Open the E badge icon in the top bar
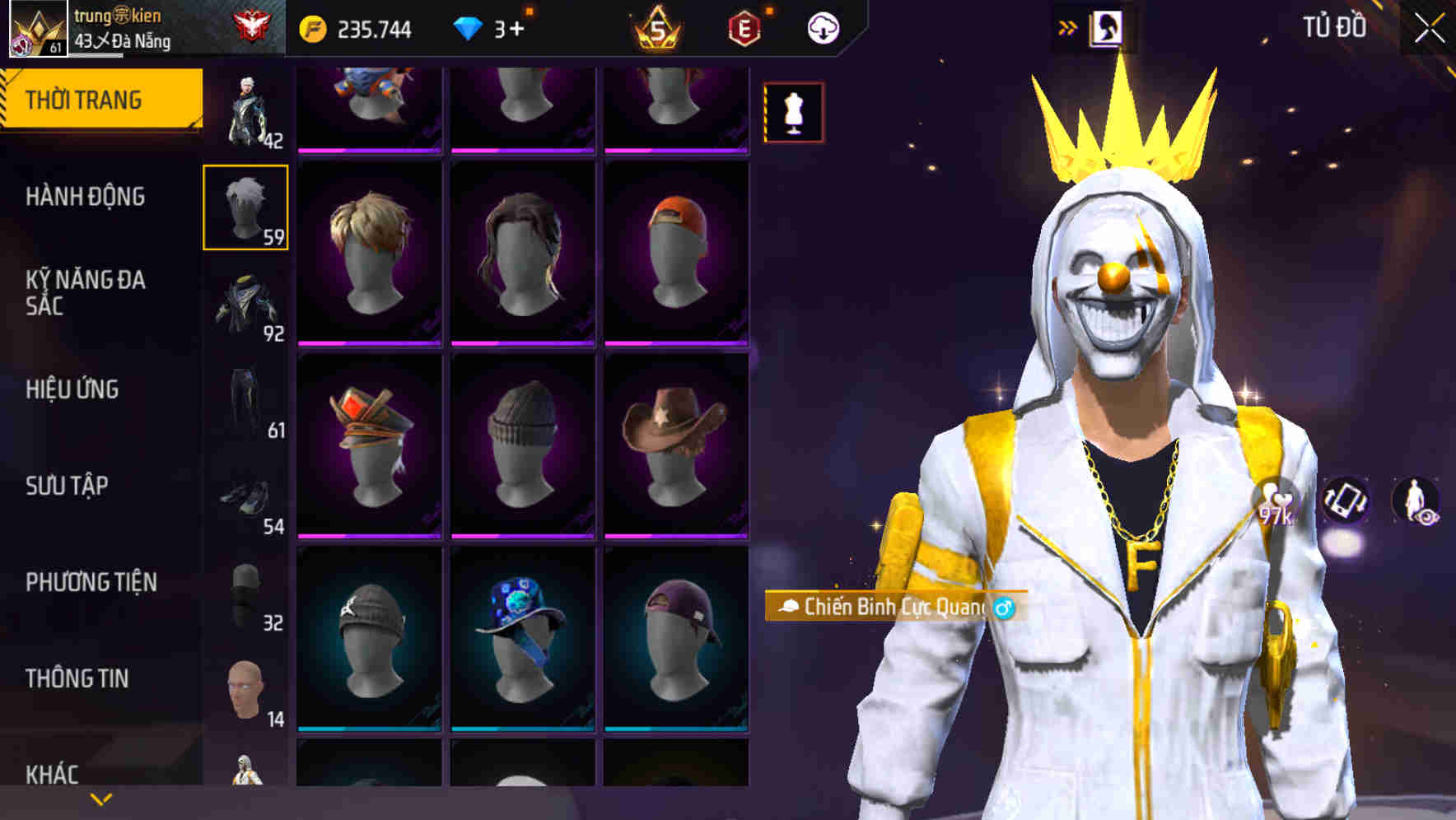1456x820 pixels. click(x=744, y=26)
